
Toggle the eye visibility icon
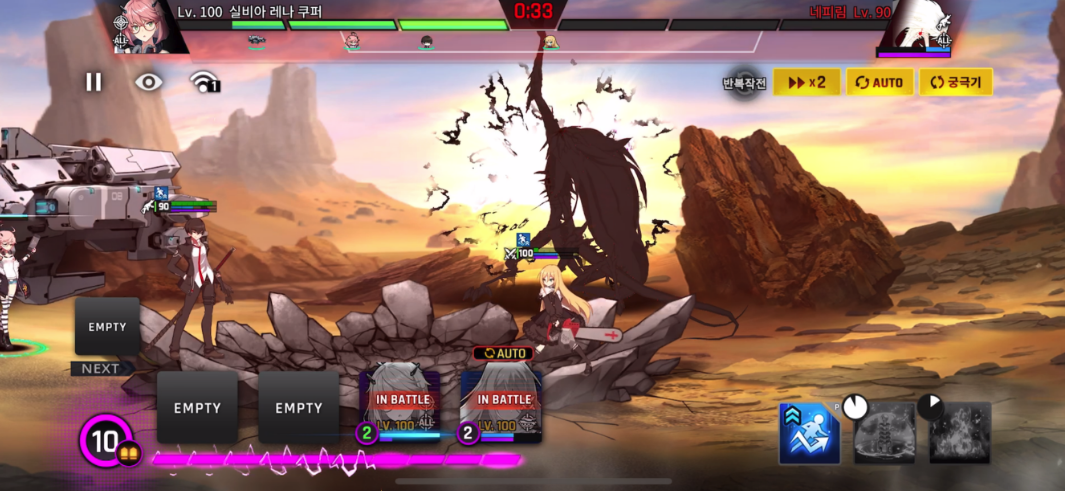coord(149,82)
